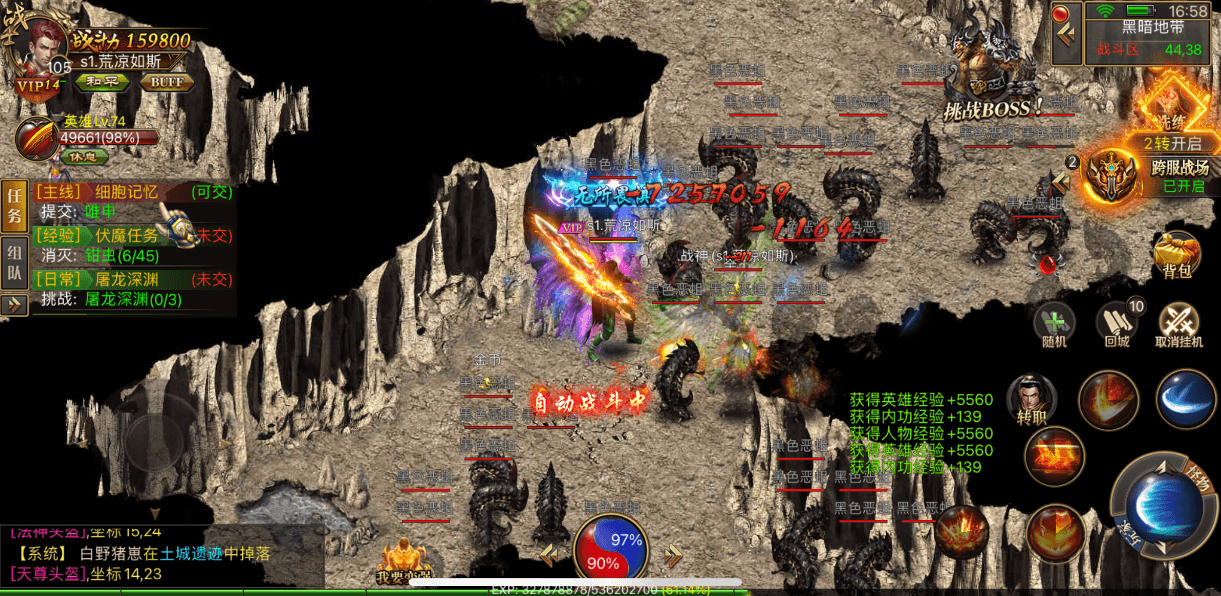The width and height of the screenshot is (1221, 596).
Task: Select the 任务 quest tab
Action: [x=14, y=205]
